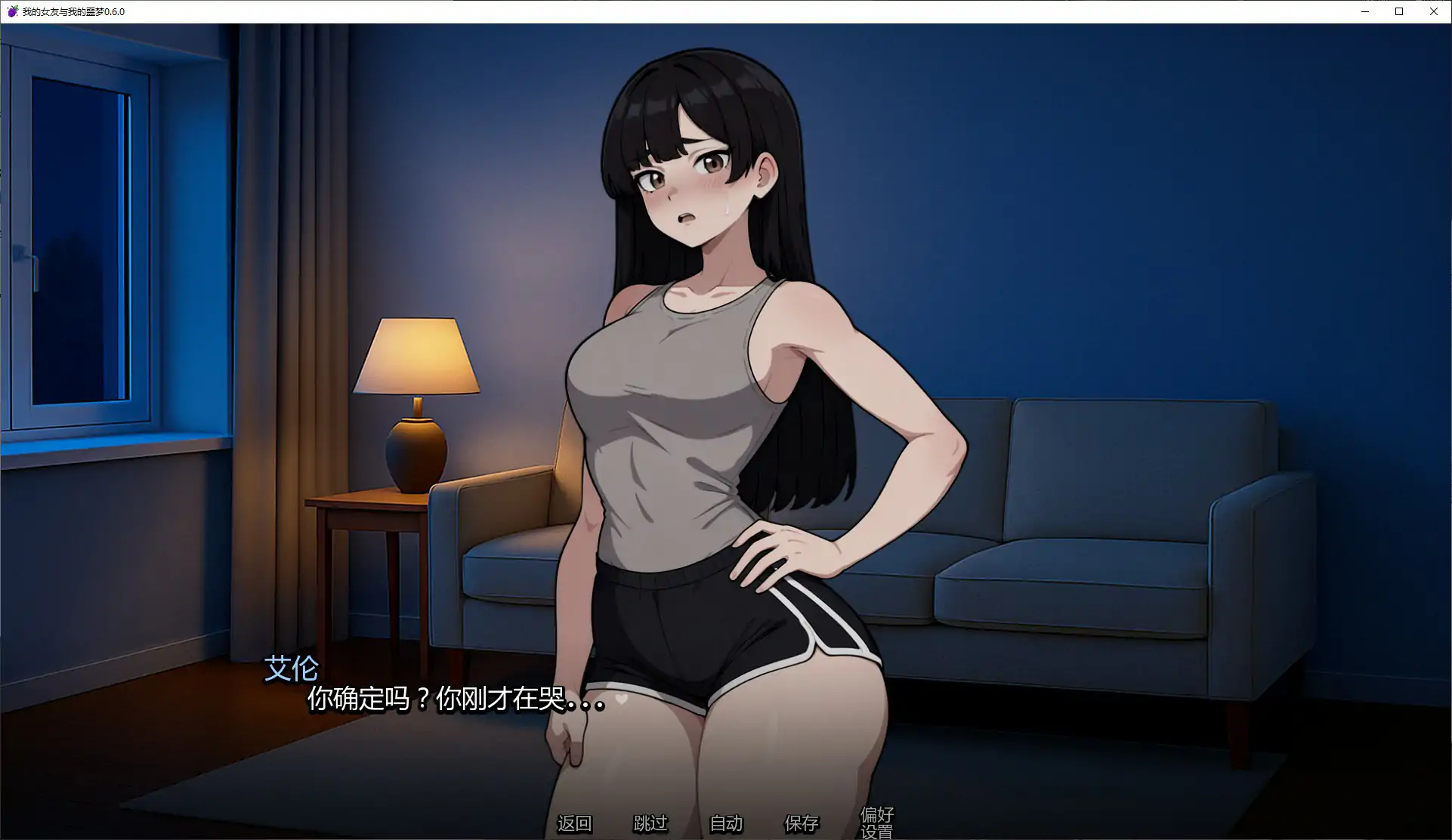Viewport: 1452px width, 840px height.
Task: Minimize the game window
Action: [1364, 11]
